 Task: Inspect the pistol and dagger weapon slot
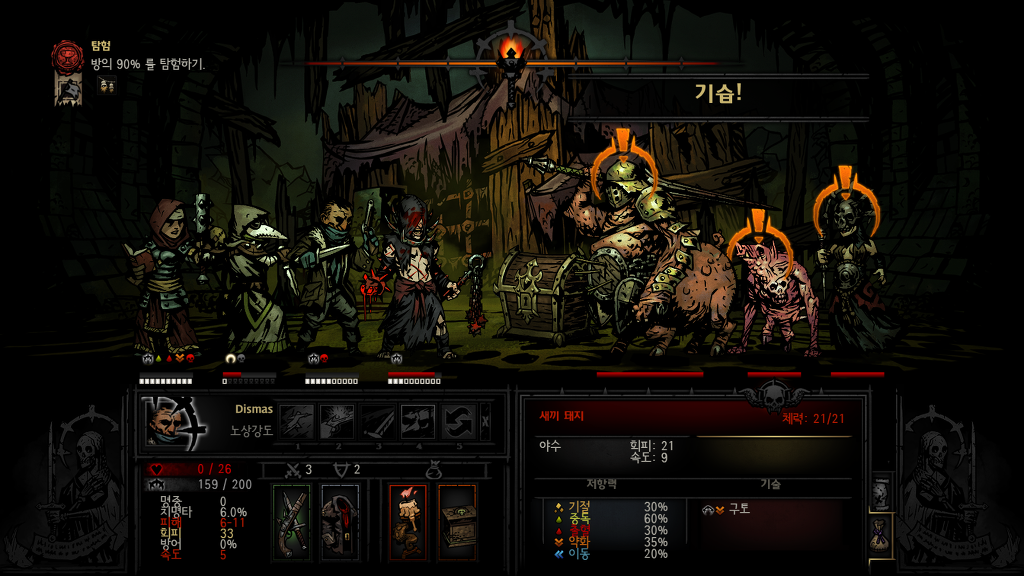(293, 520)
